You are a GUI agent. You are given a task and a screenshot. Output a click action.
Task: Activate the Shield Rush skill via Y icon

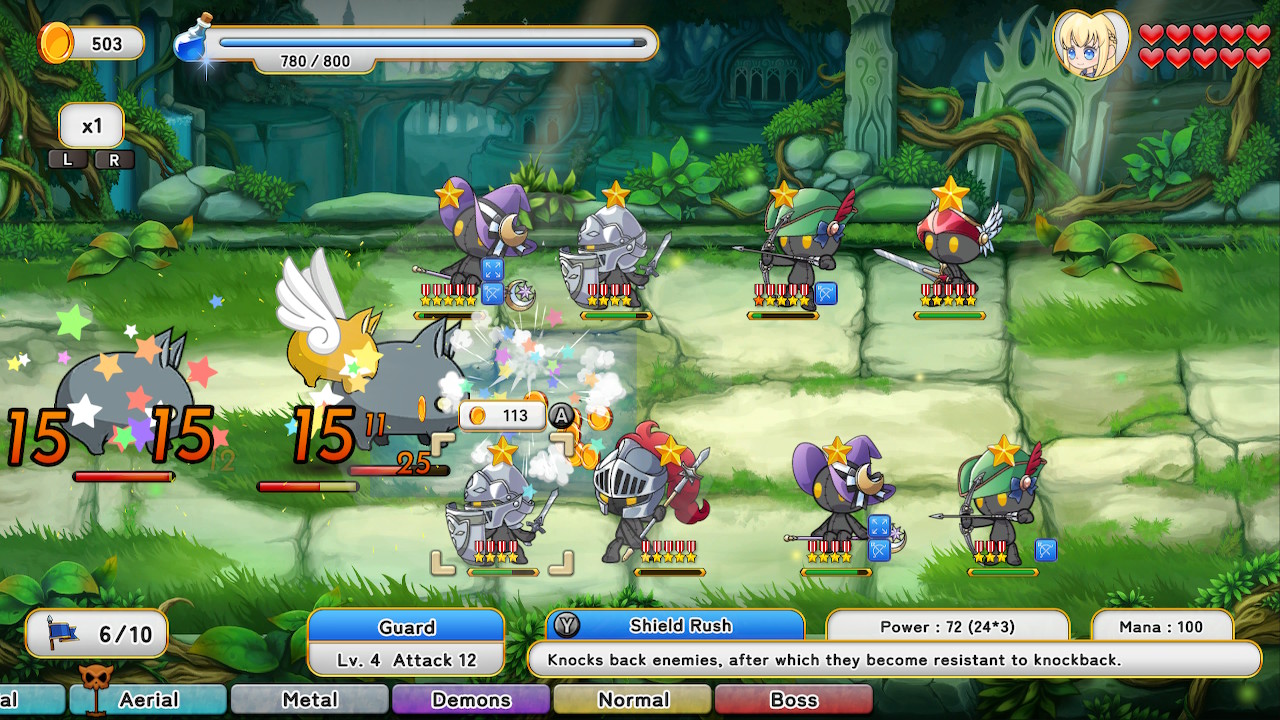tap(568, 627)
